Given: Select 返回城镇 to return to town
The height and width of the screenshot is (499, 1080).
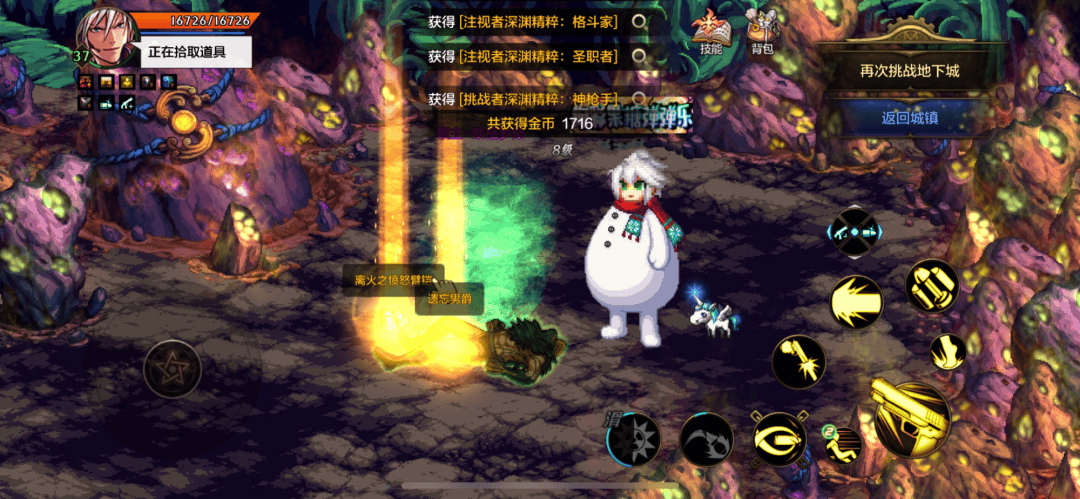Looking at the screenshot, I should point(909,117).
